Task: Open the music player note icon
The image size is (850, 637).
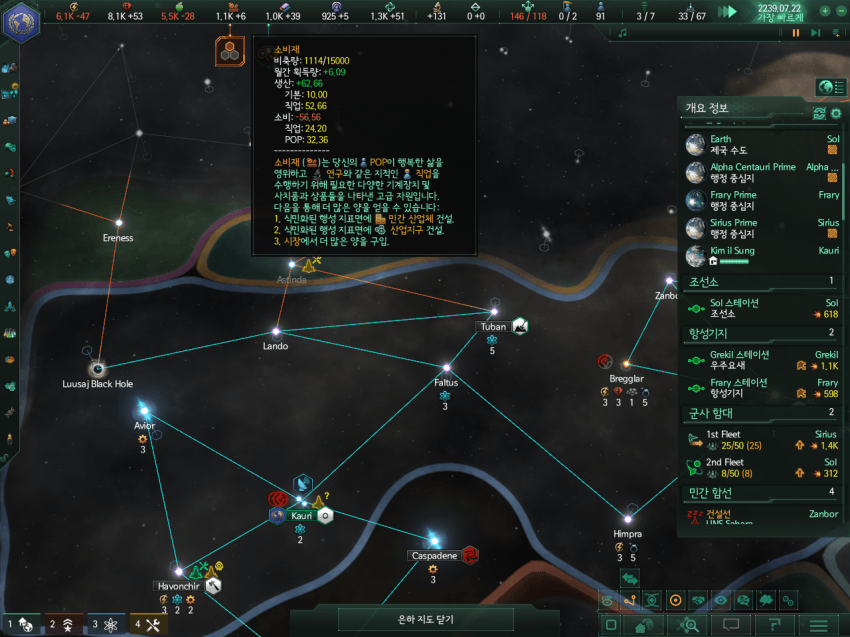Action: 622,33
